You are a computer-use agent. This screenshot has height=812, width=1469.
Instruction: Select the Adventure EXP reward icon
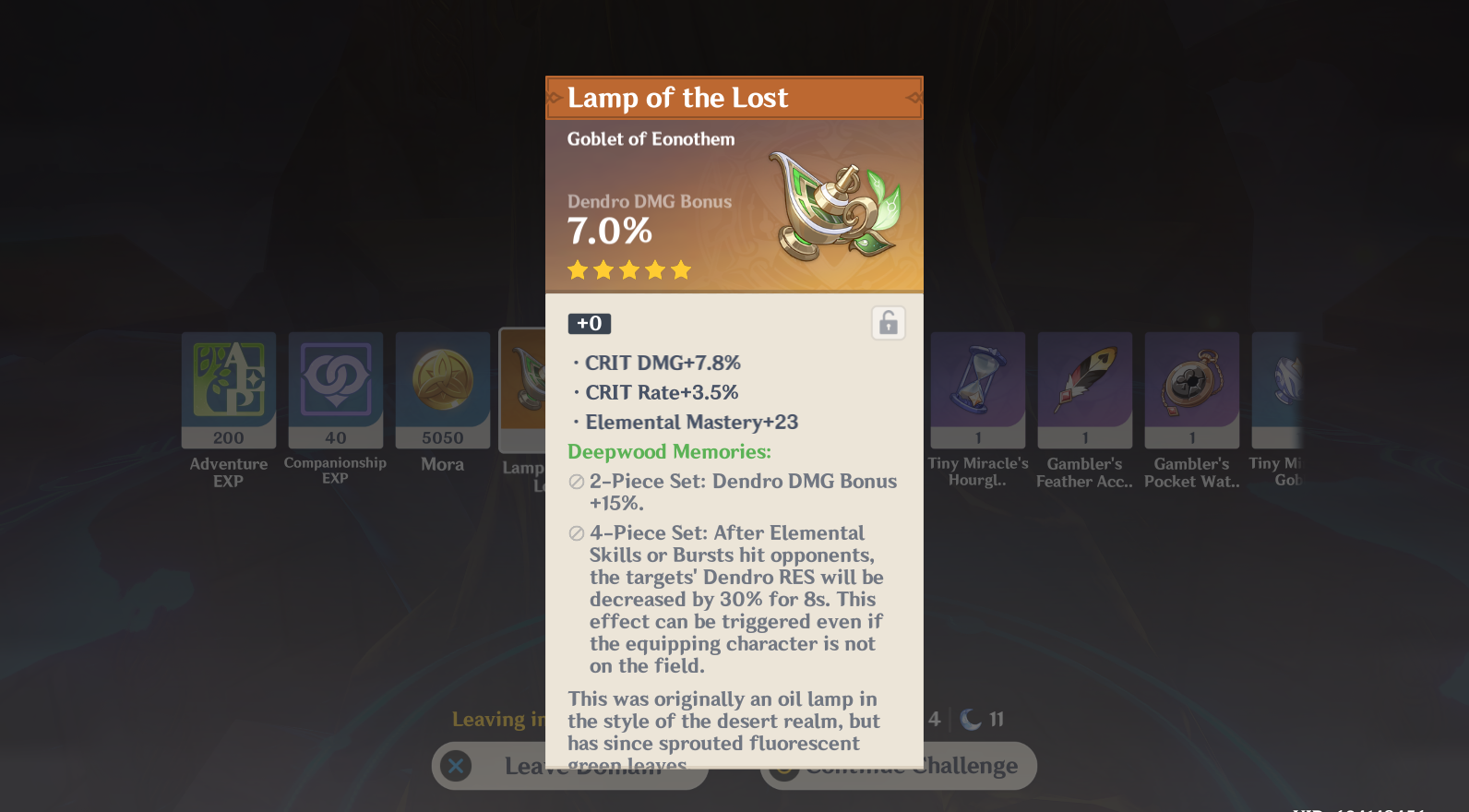[228, 390]
